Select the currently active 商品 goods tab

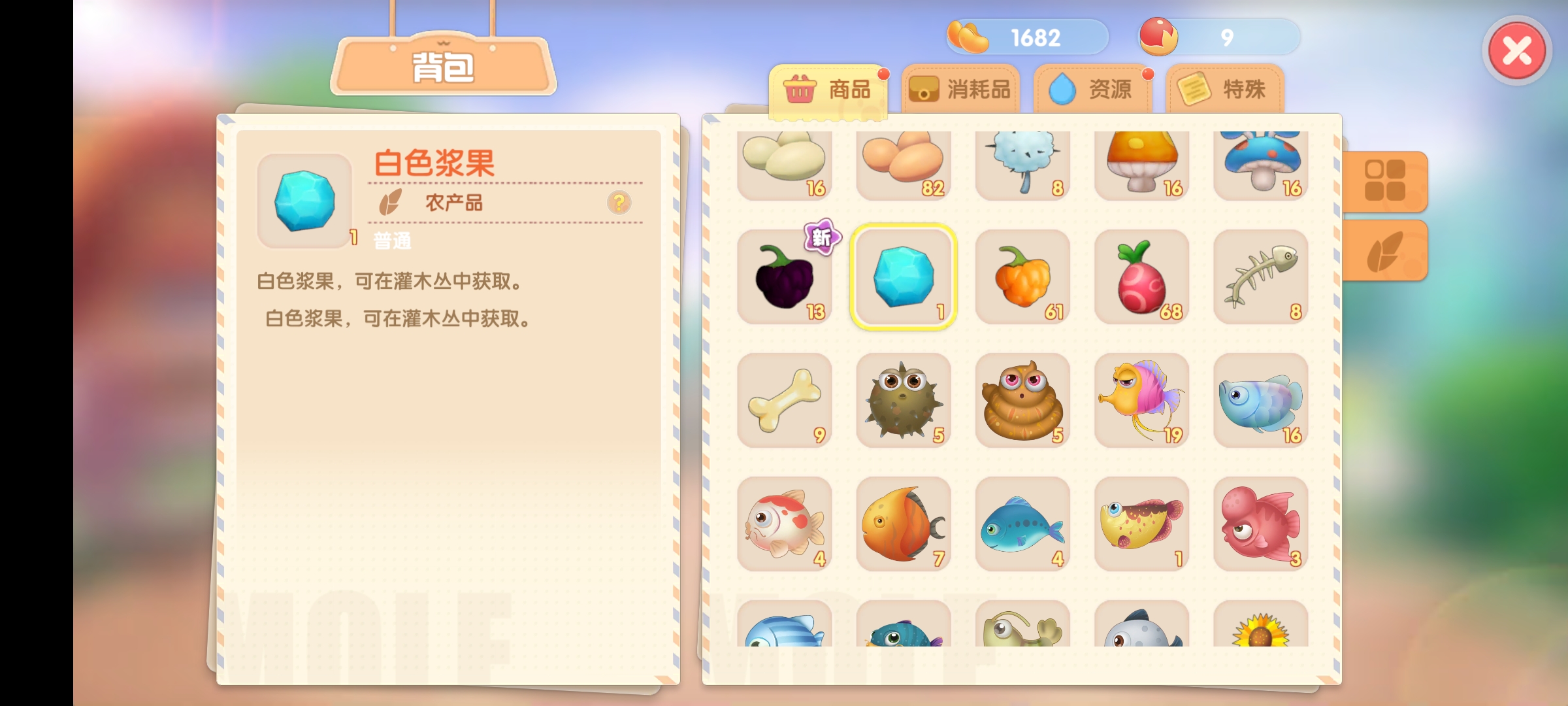pyautogui.click(x=830, y=90)
